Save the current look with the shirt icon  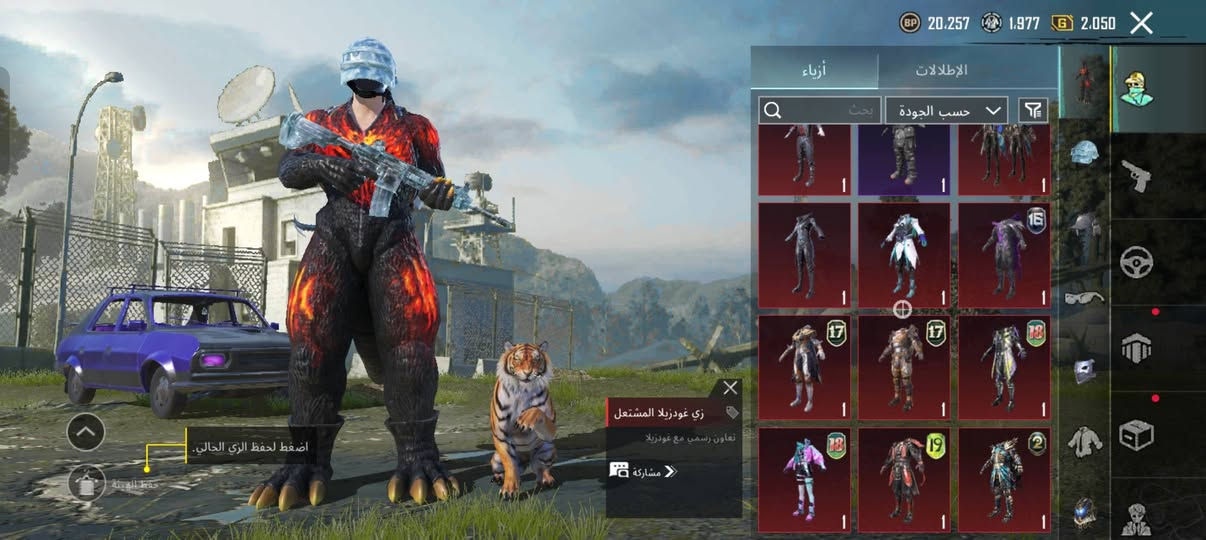87,484
